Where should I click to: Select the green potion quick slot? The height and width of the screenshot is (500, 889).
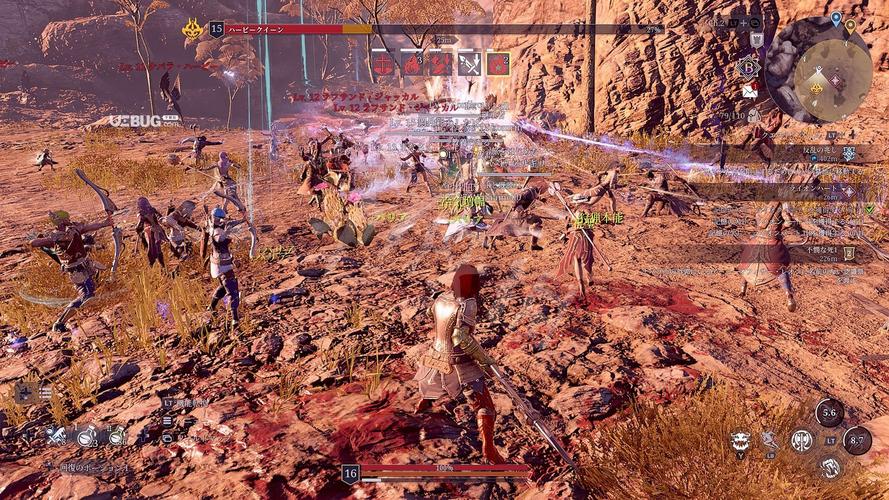point(117,436)
